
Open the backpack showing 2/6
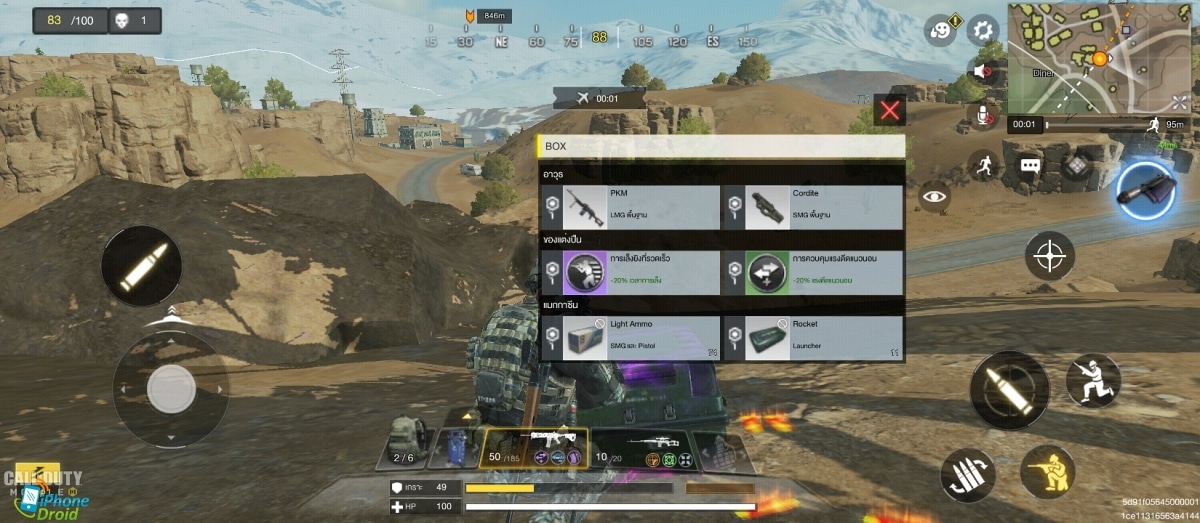[x=404, y=442]
